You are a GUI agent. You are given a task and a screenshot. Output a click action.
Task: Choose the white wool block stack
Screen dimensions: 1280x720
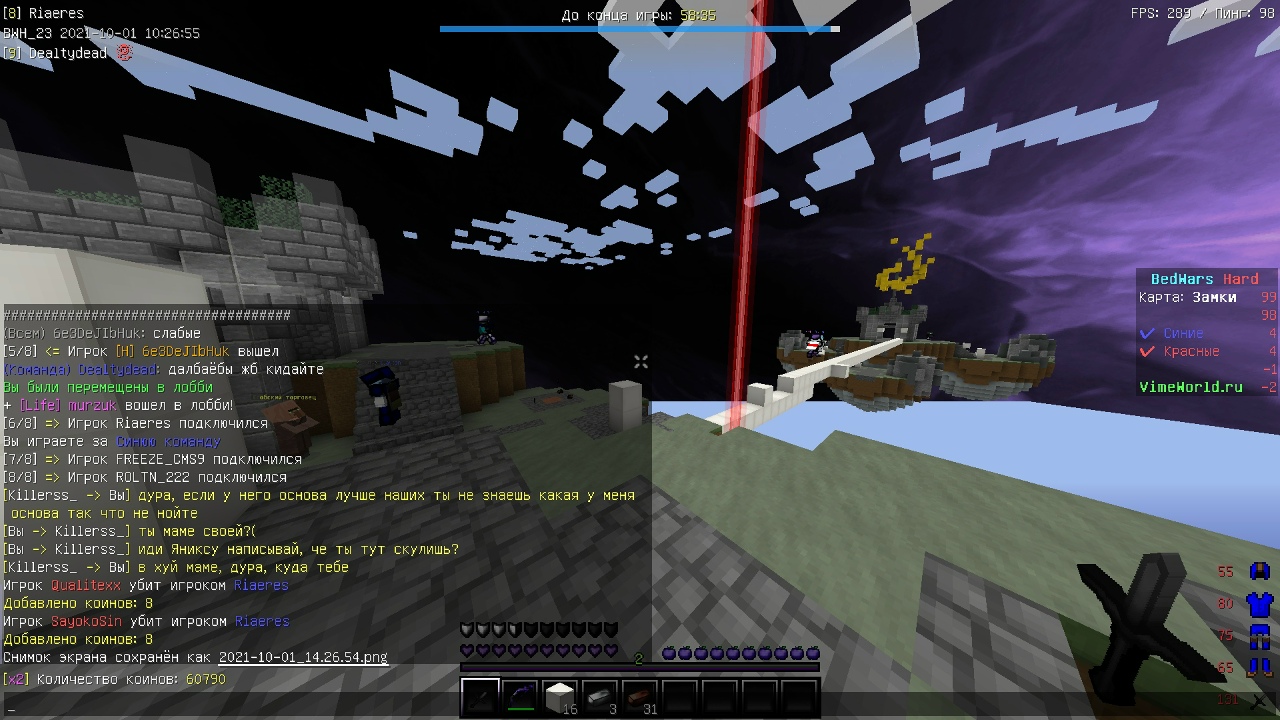pyautogui.click(x=560, y=697)
